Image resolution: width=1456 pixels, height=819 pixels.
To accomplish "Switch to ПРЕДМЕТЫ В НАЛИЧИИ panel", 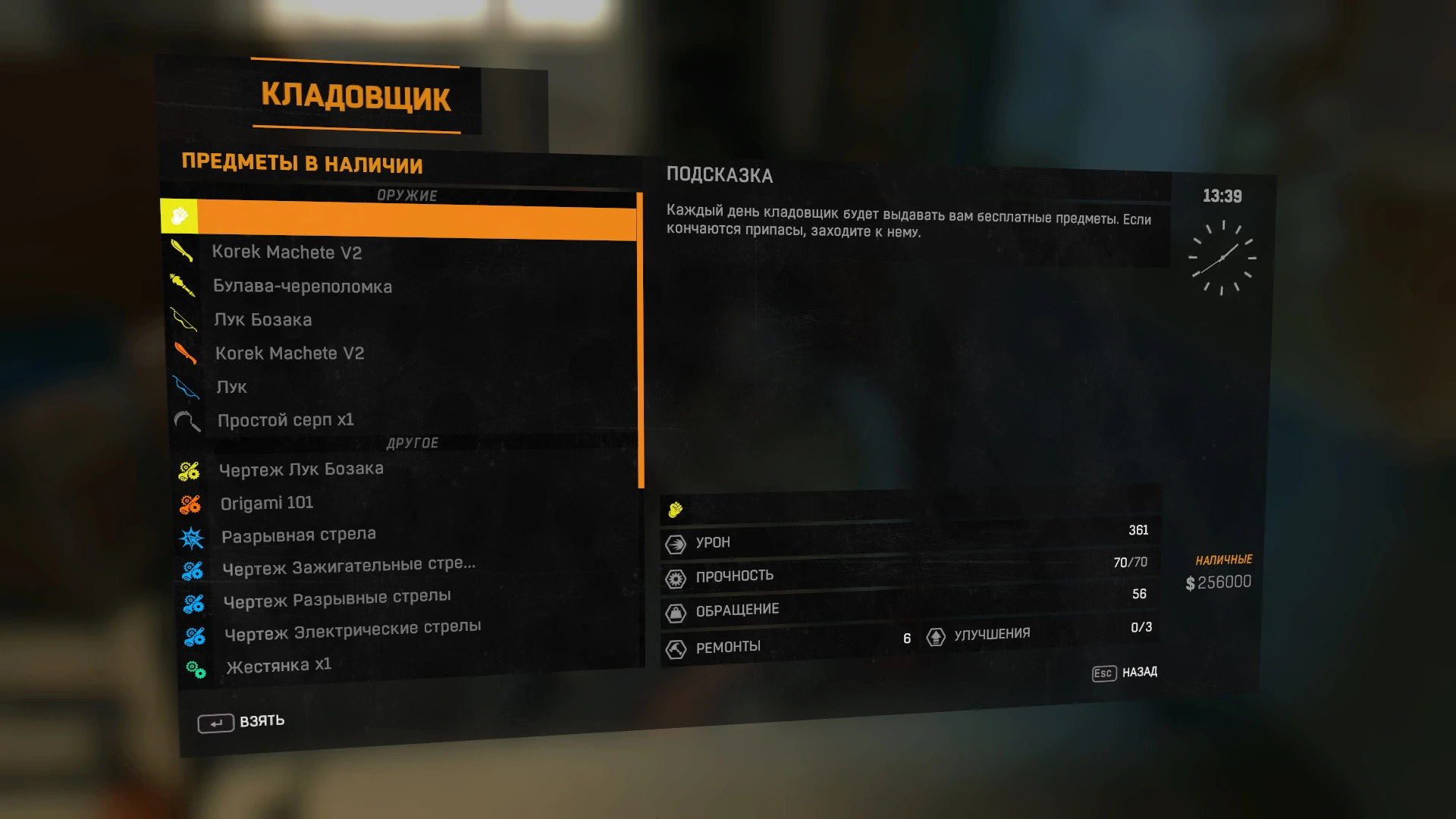I will click(302, 165).
